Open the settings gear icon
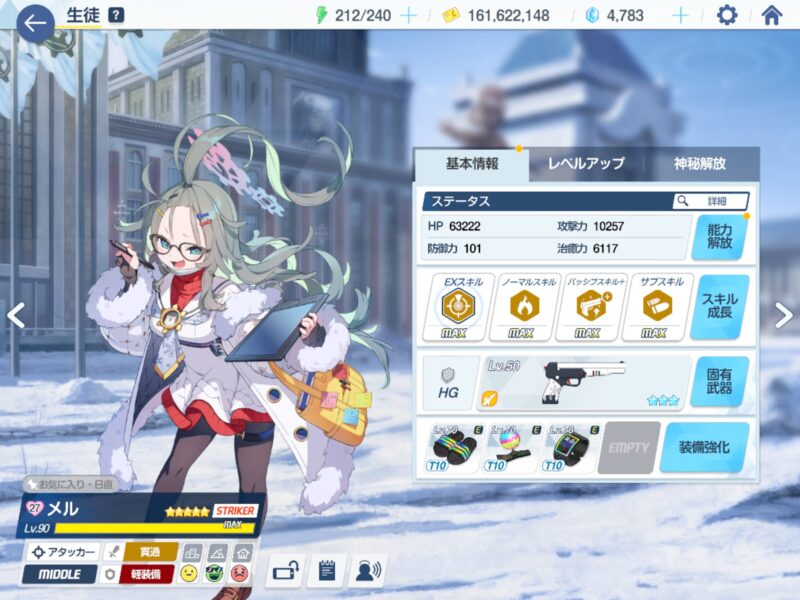This screenshot has width=800, height=600. click(727, 15)
